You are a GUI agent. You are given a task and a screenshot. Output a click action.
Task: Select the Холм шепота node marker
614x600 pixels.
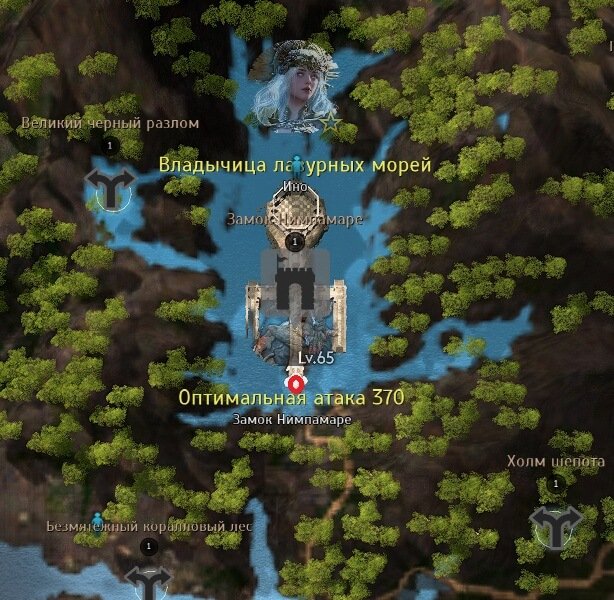click(x=553, y=524)
